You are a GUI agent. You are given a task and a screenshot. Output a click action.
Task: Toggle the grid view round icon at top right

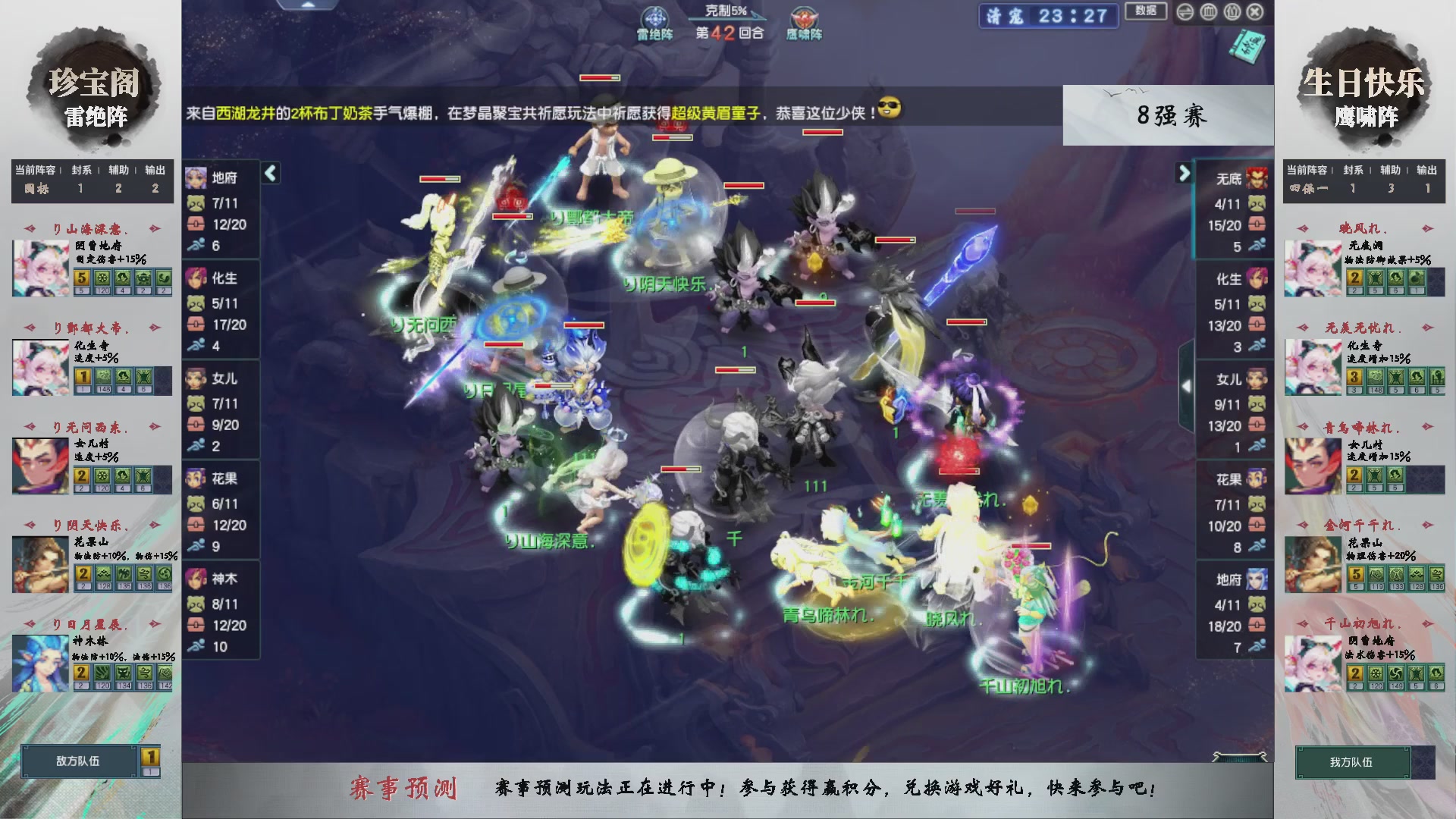(1207, 11)
